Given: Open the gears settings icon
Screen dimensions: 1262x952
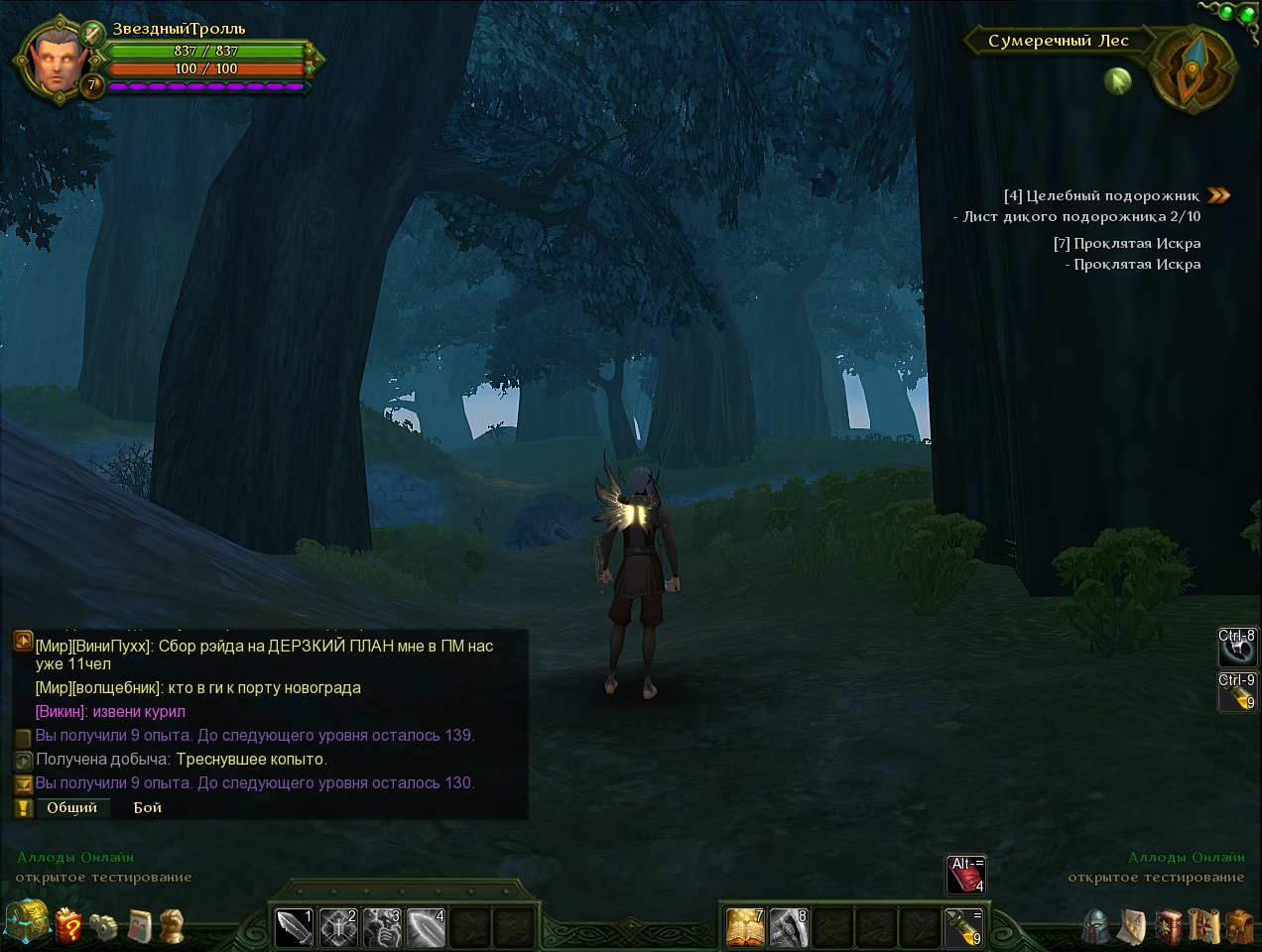Looking at the screenshot, I should [104, 926].
